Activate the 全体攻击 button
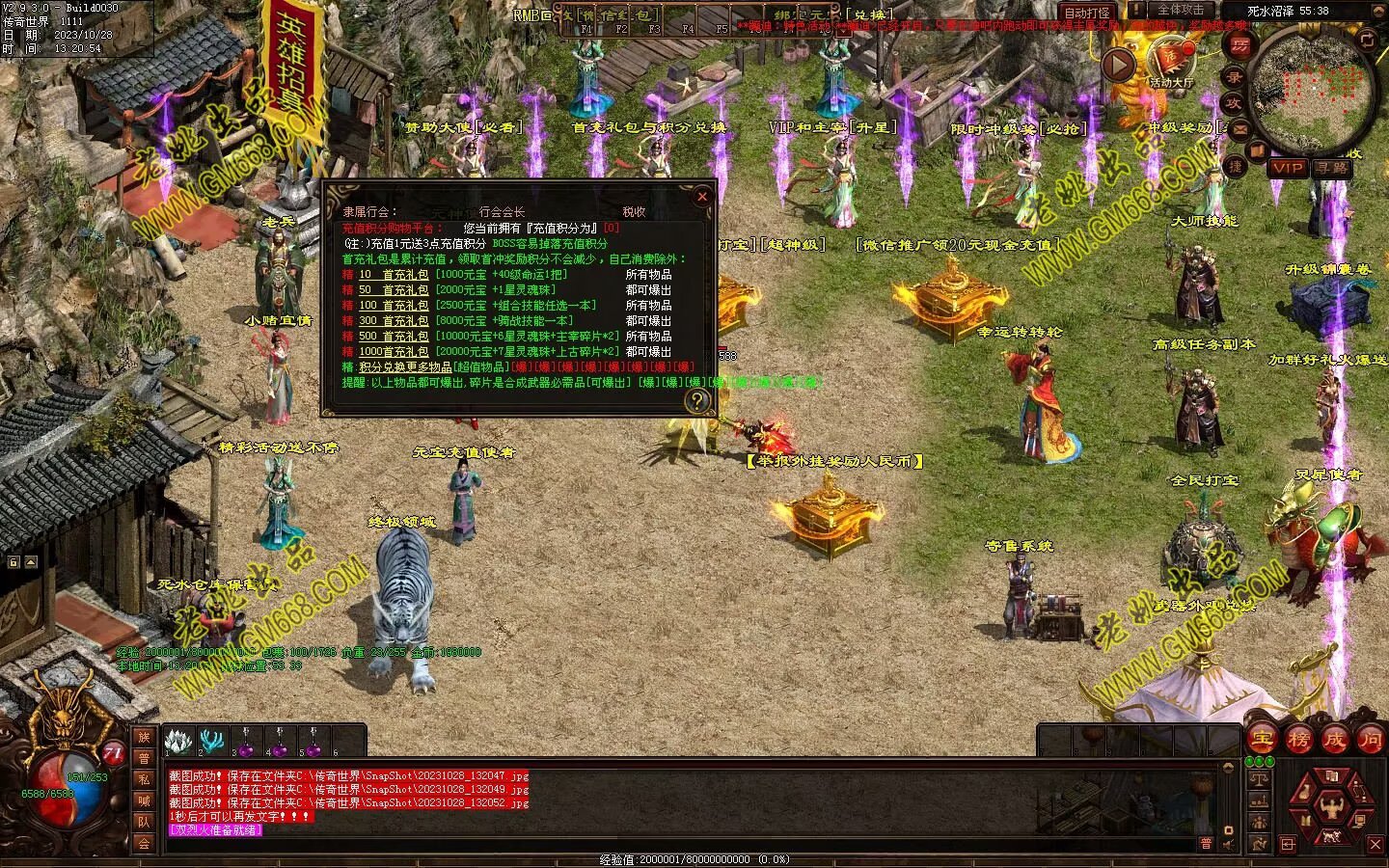The height and width of the screenshot is (868, 1389). click(1181, 11)
